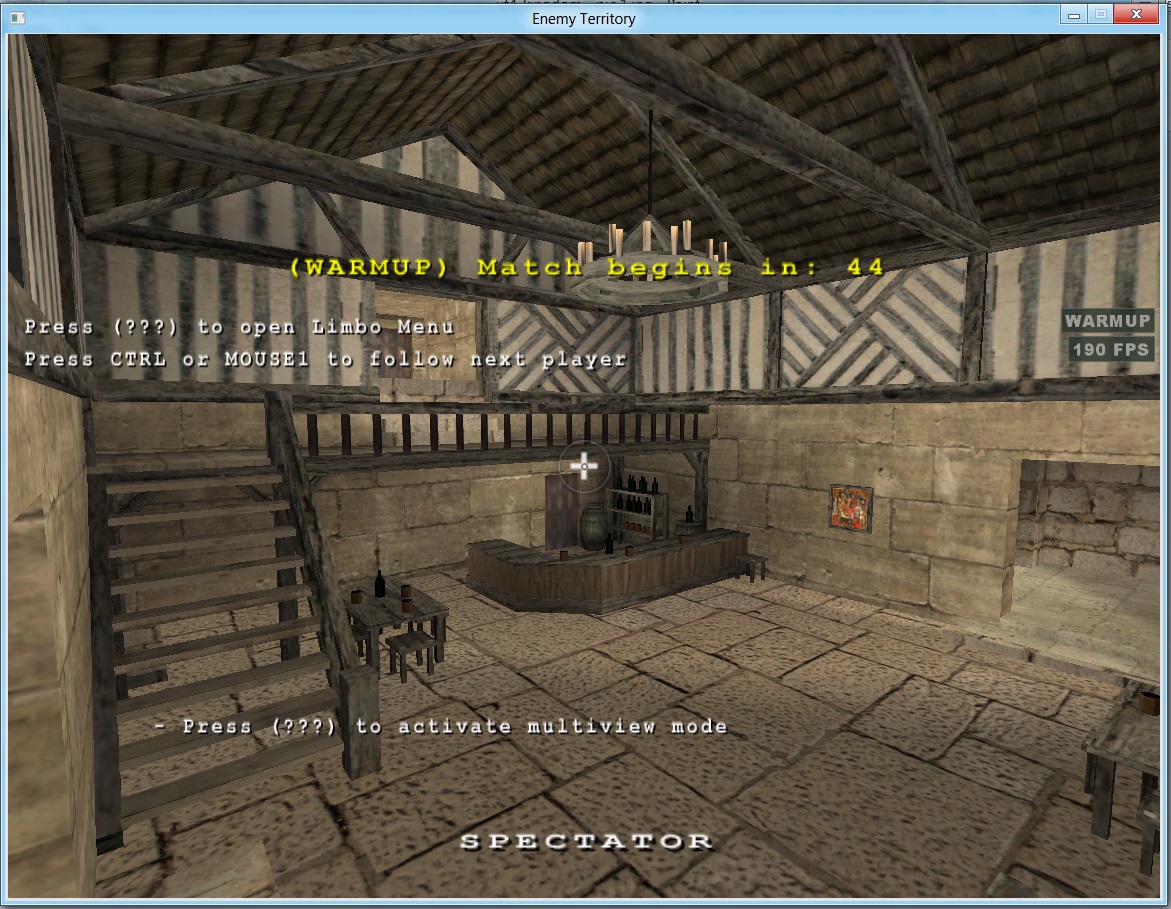Image resolution: width=1171 pixels, height=909 pixels.
Task: Close the Enemy Territory window
Action: tap(1137, 15)
